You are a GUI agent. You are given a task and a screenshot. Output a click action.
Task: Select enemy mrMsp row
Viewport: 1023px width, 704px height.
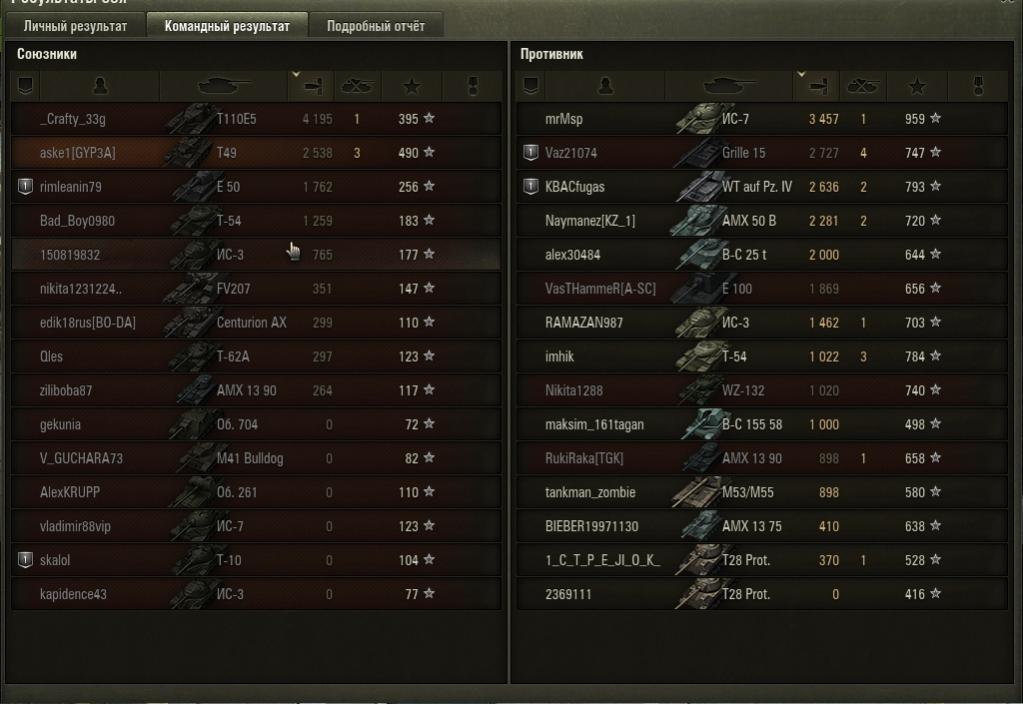760,119
